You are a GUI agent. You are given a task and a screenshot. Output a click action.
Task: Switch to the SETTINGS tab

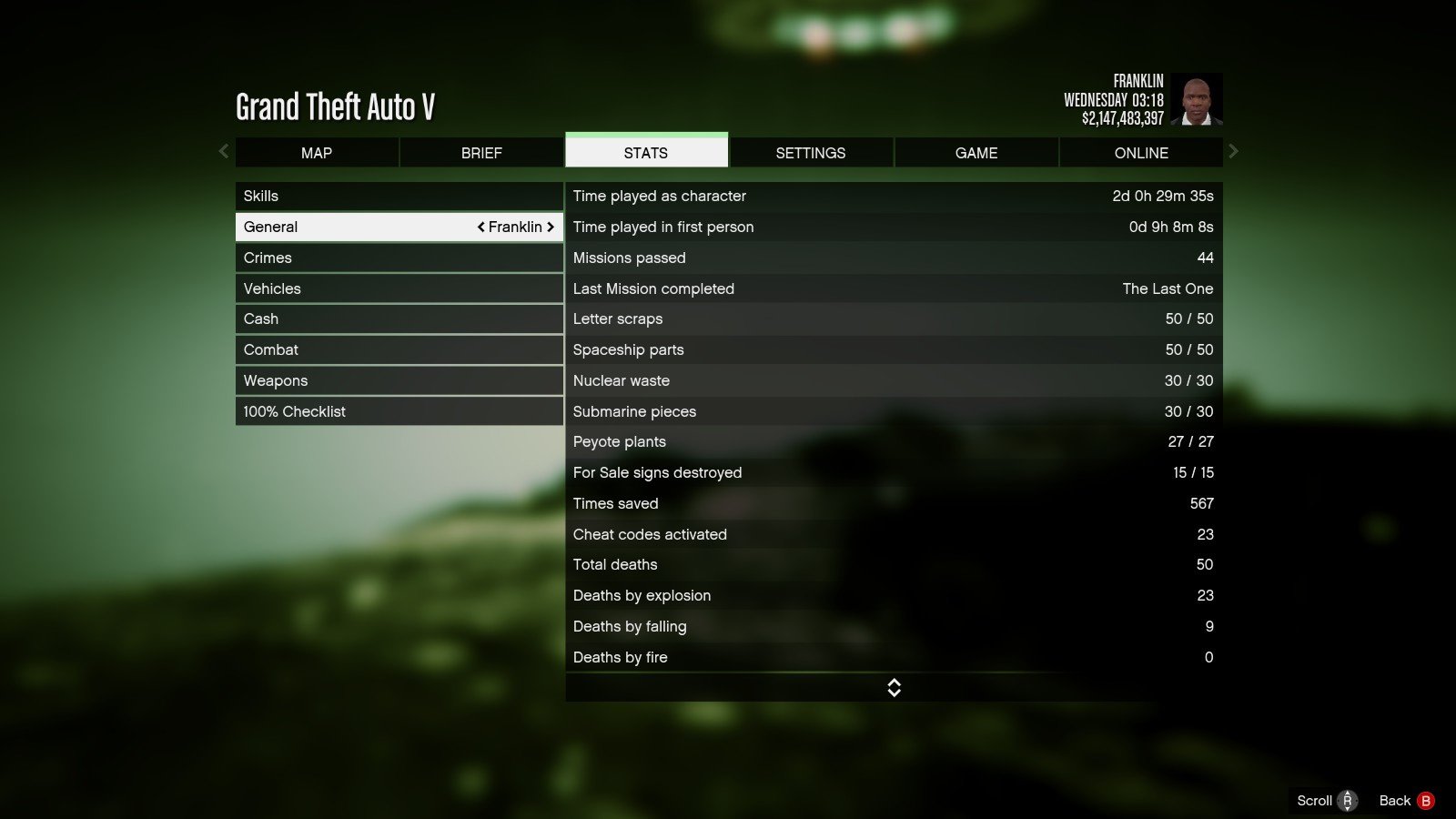tap(811, 152)
